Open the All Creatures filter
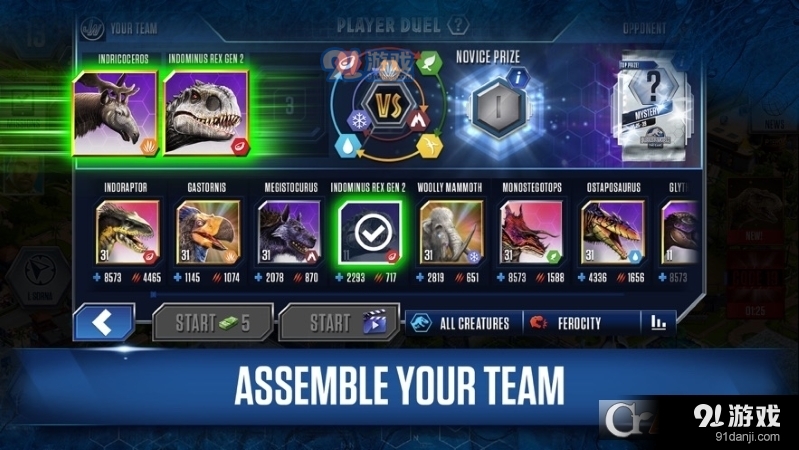The height and width of the screenshot is (450, 799). coord(462,323)
